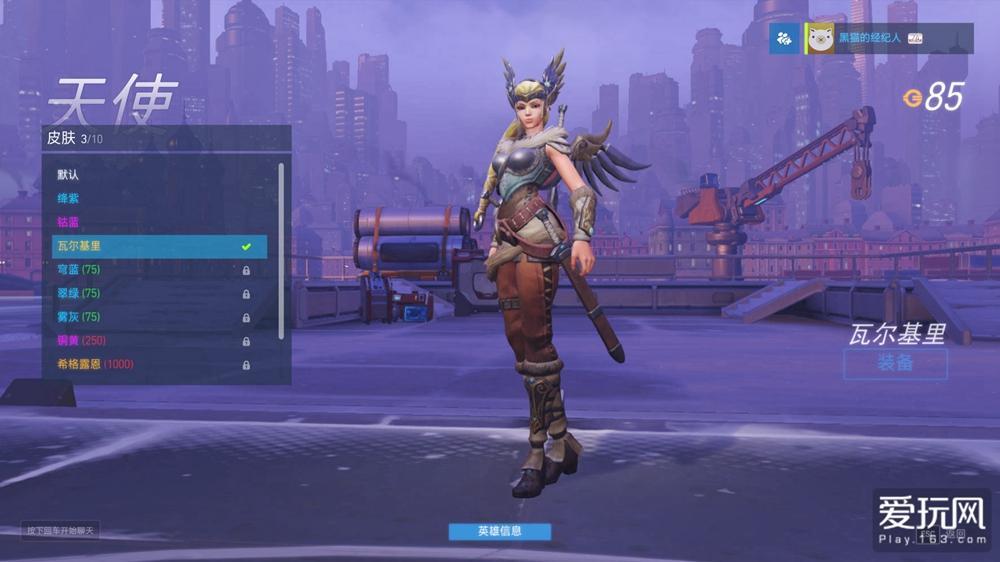Activate the chat prompt box
The height and width of the screenshot is (562, 1000).
[60, 530]
